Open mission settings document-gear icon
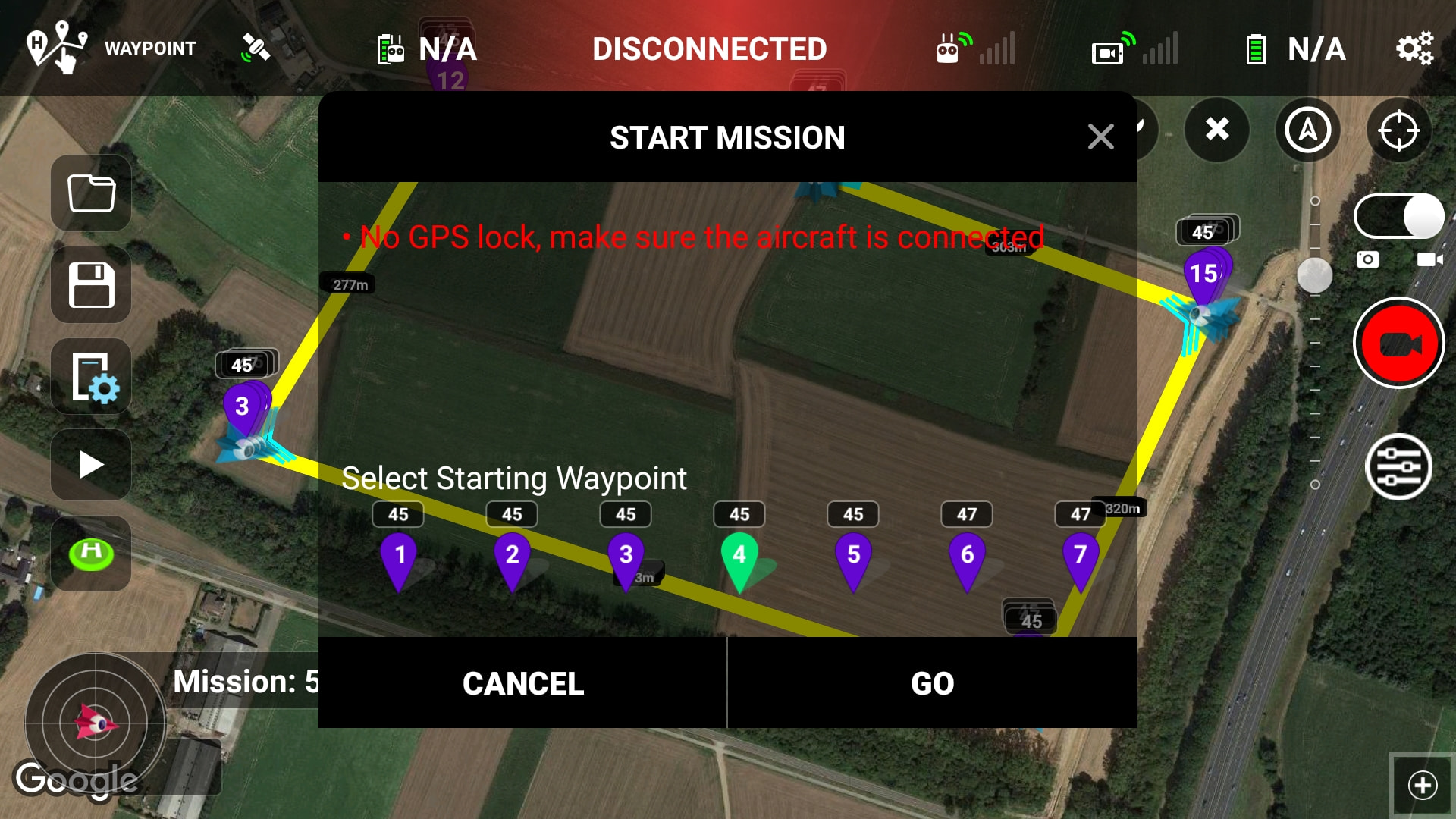The height and width of the screenshot is (819, 1456). [x=91, y=376]
